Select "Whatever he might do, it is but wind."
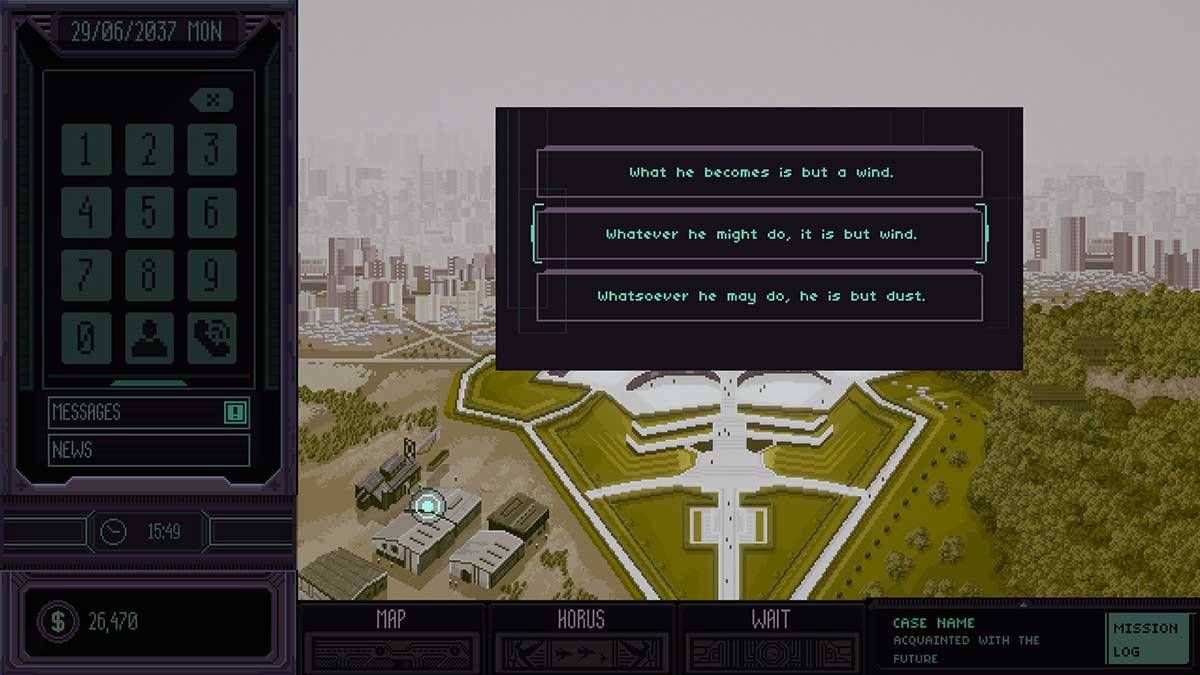The height and width of the screenshot is (675, 1200). (x=760, y=235)
